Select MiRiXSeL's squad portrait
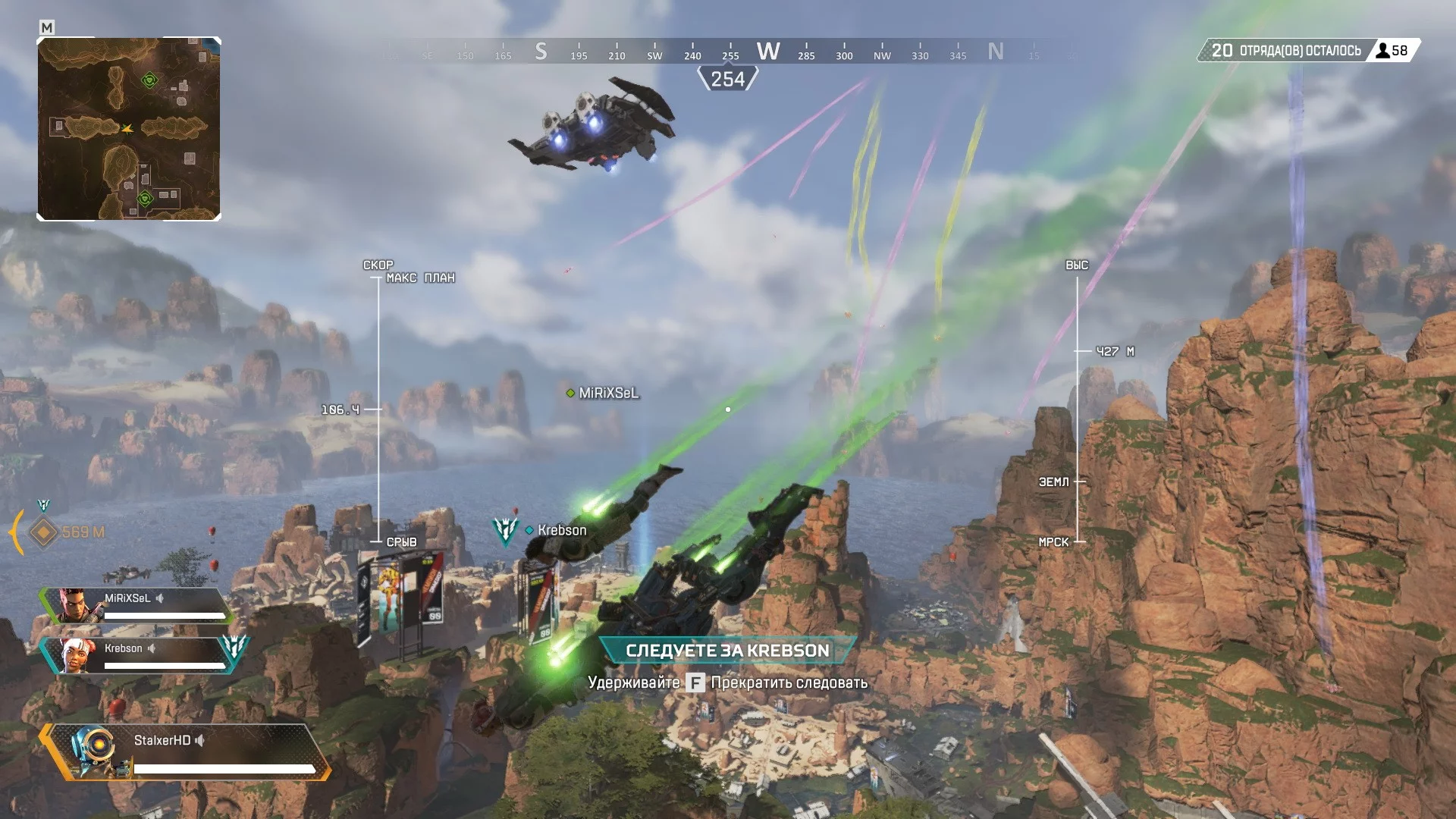 pyautogui.click(x=77, y=606)
